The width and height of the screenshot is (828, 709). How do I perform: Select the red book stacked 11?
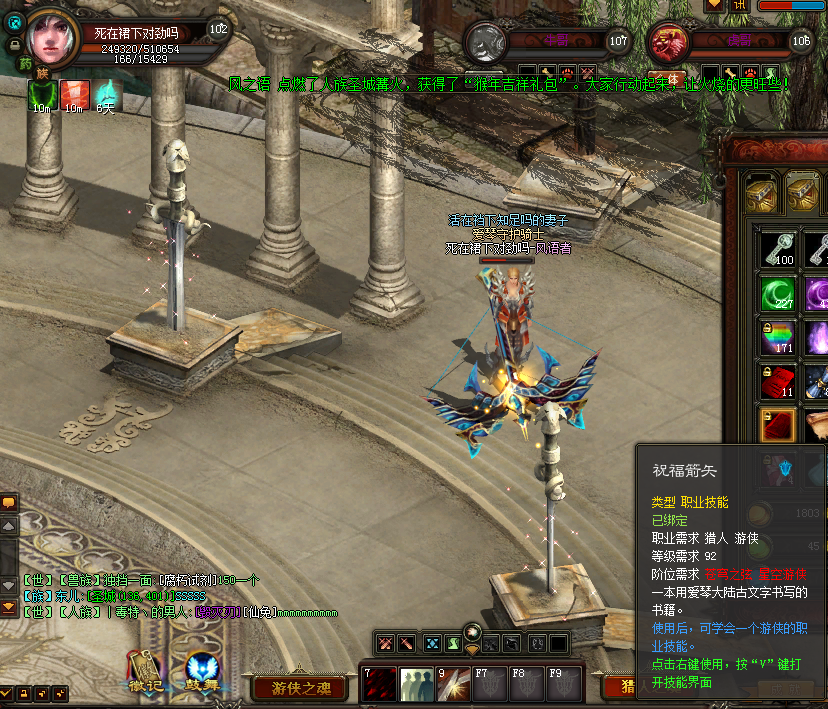(777, 381)
